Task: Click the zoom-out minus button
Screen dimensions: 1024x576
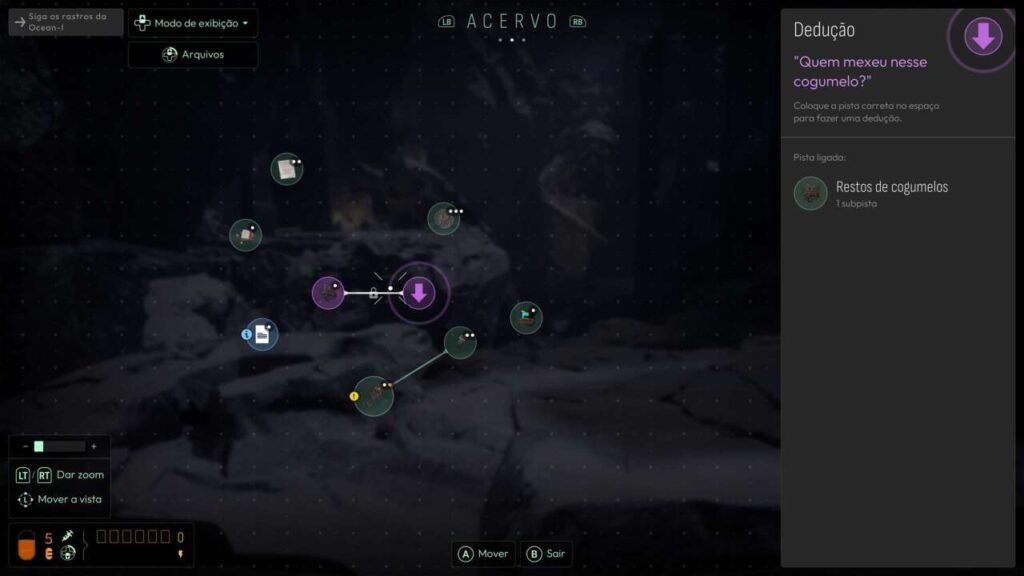Action: pyautogui.click(x=25, y=446)
